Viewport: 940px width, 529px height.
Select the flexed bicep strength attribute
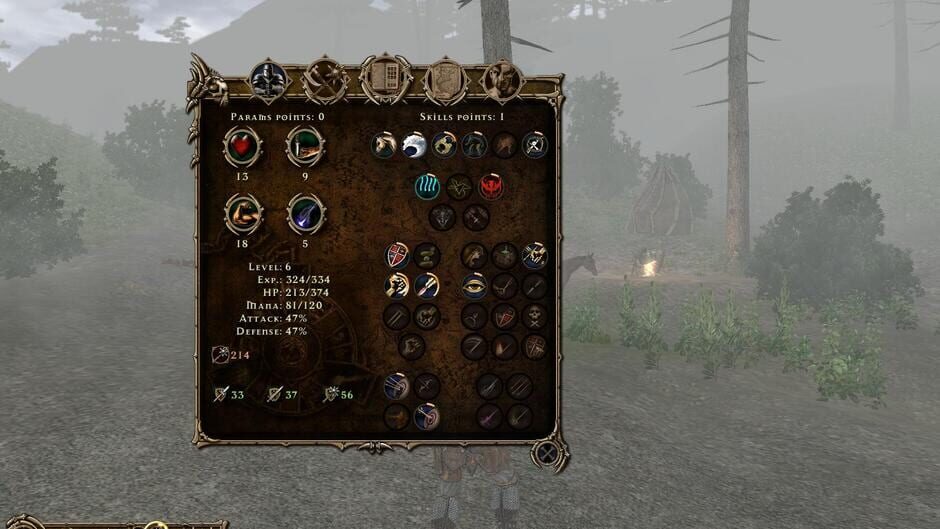243,213
